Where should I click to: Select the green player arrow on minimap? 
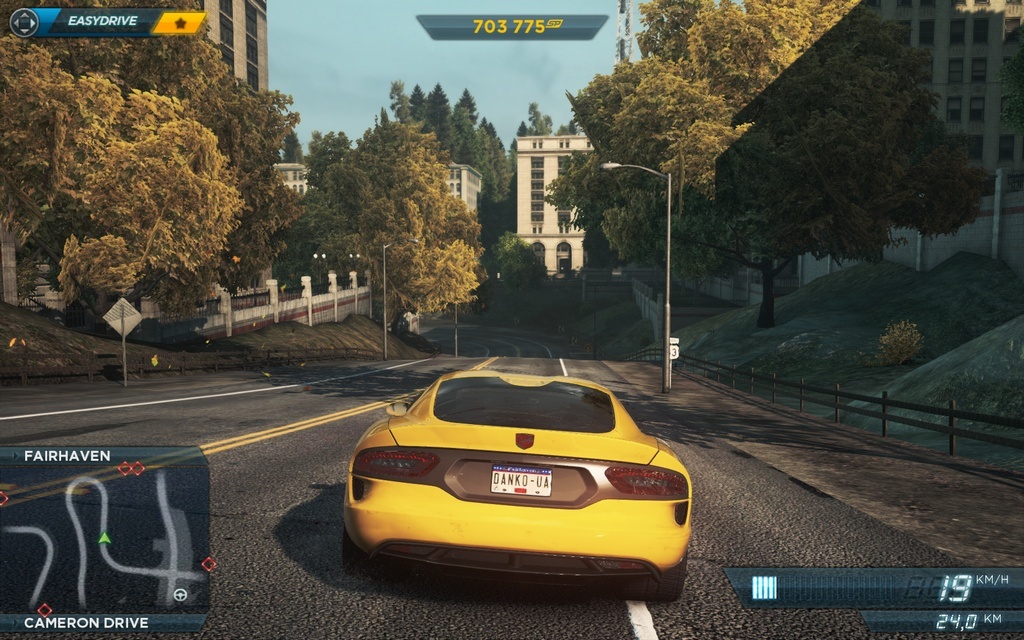pyautogui.click(x=104, y=538)
